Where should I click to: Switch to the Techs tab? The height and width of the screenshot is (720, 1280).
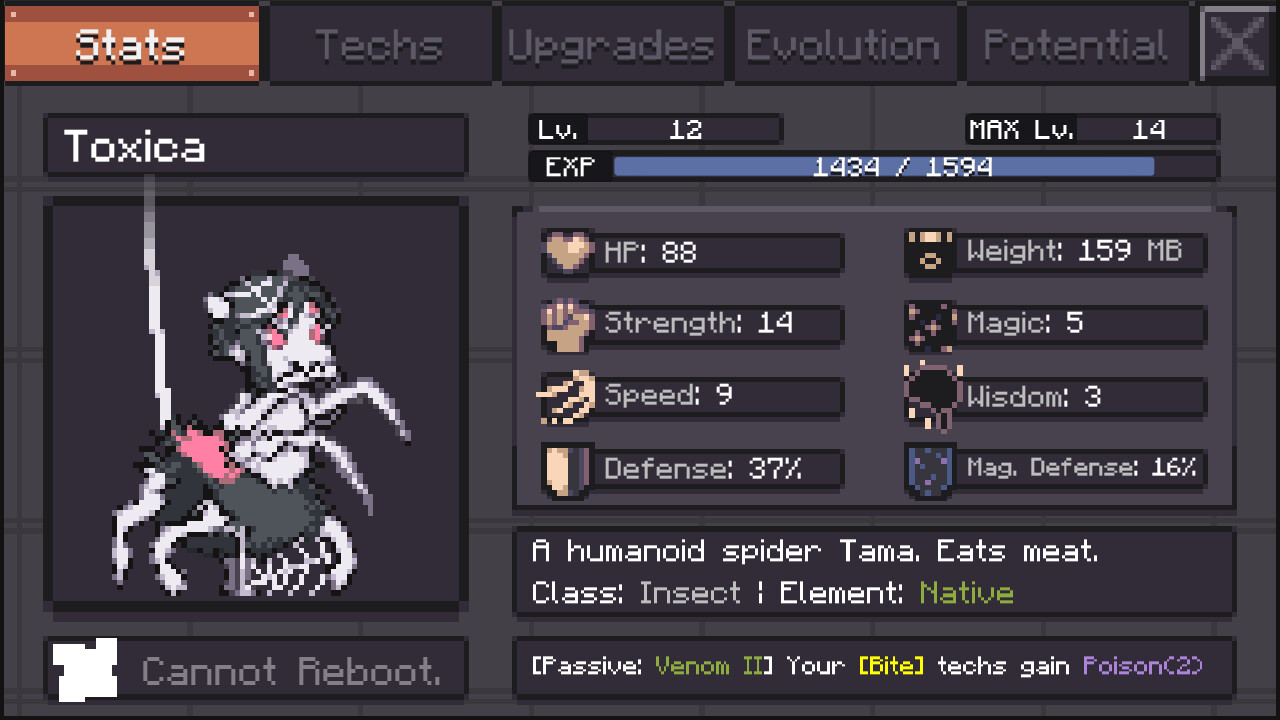pyautogui.click(x=380, y=43)
